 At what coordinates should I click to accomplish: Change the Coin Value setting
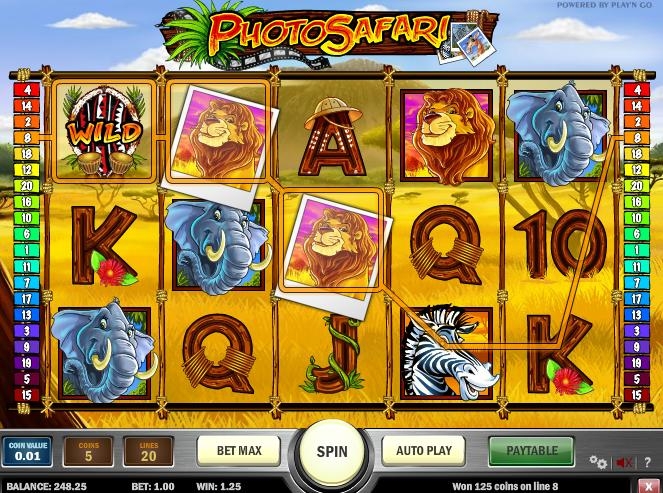pyautogui.click(x=26, y=451)
